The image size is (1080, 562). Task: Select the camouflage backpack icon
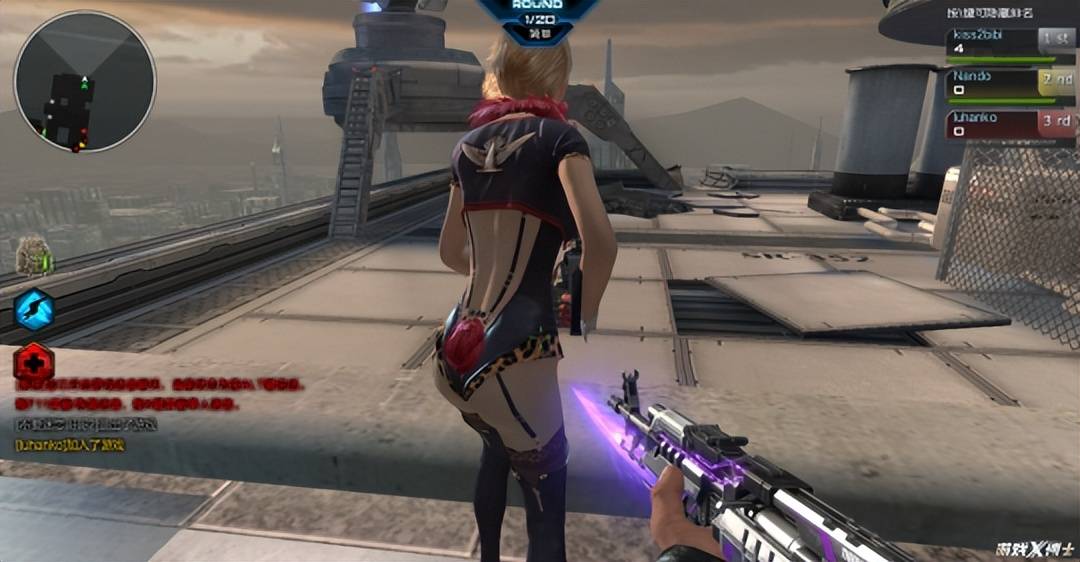tap(33, 256)
